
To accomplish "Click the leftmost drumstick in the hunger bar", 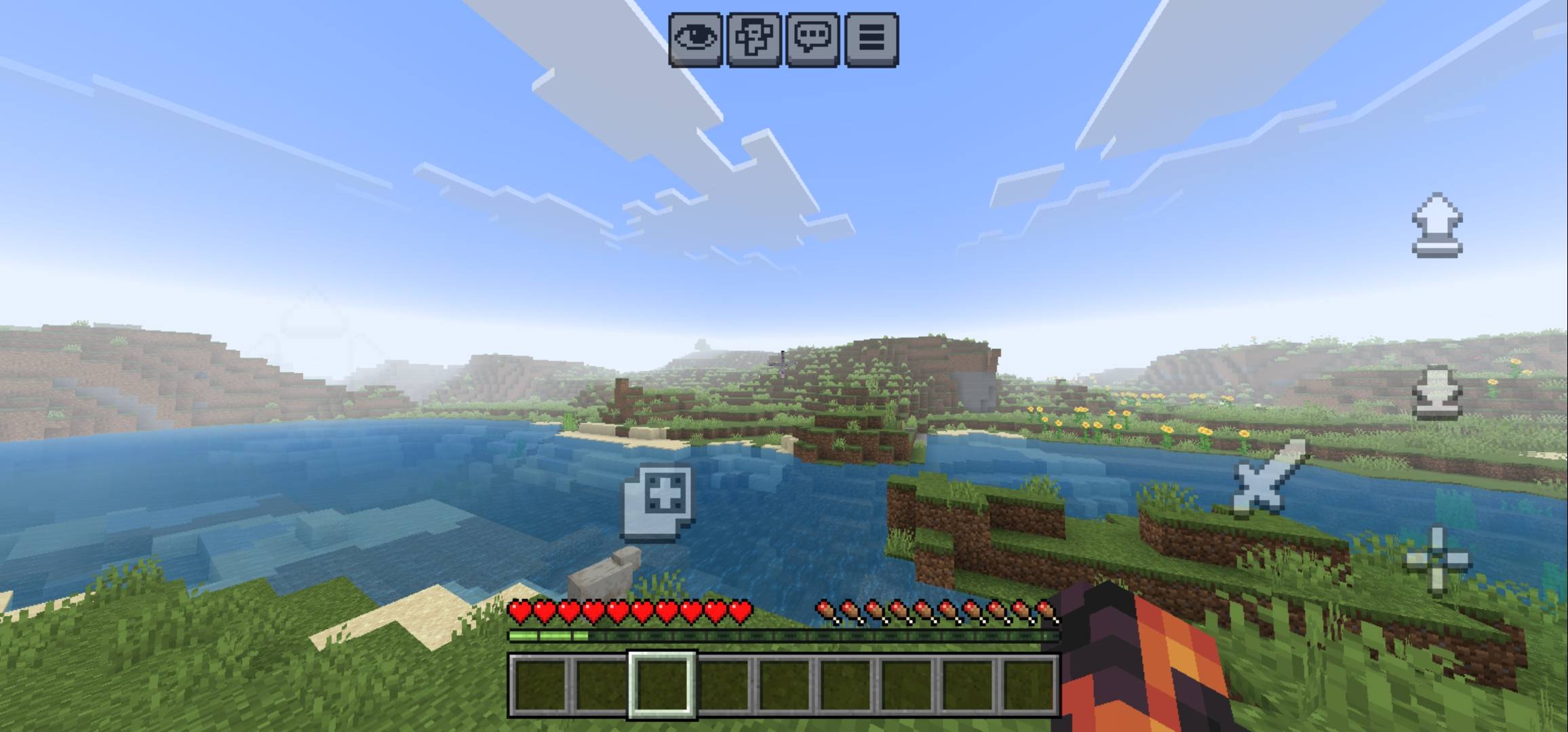I will (x=825, y=611).
